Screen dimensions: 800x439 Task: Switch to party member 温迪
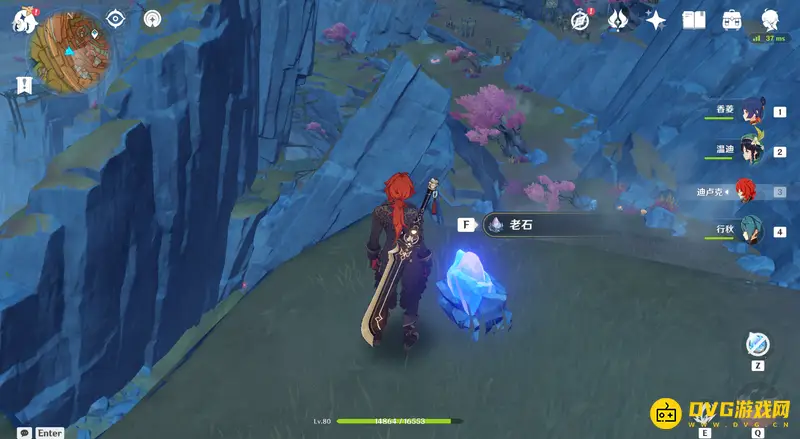(x=751, y=151)
